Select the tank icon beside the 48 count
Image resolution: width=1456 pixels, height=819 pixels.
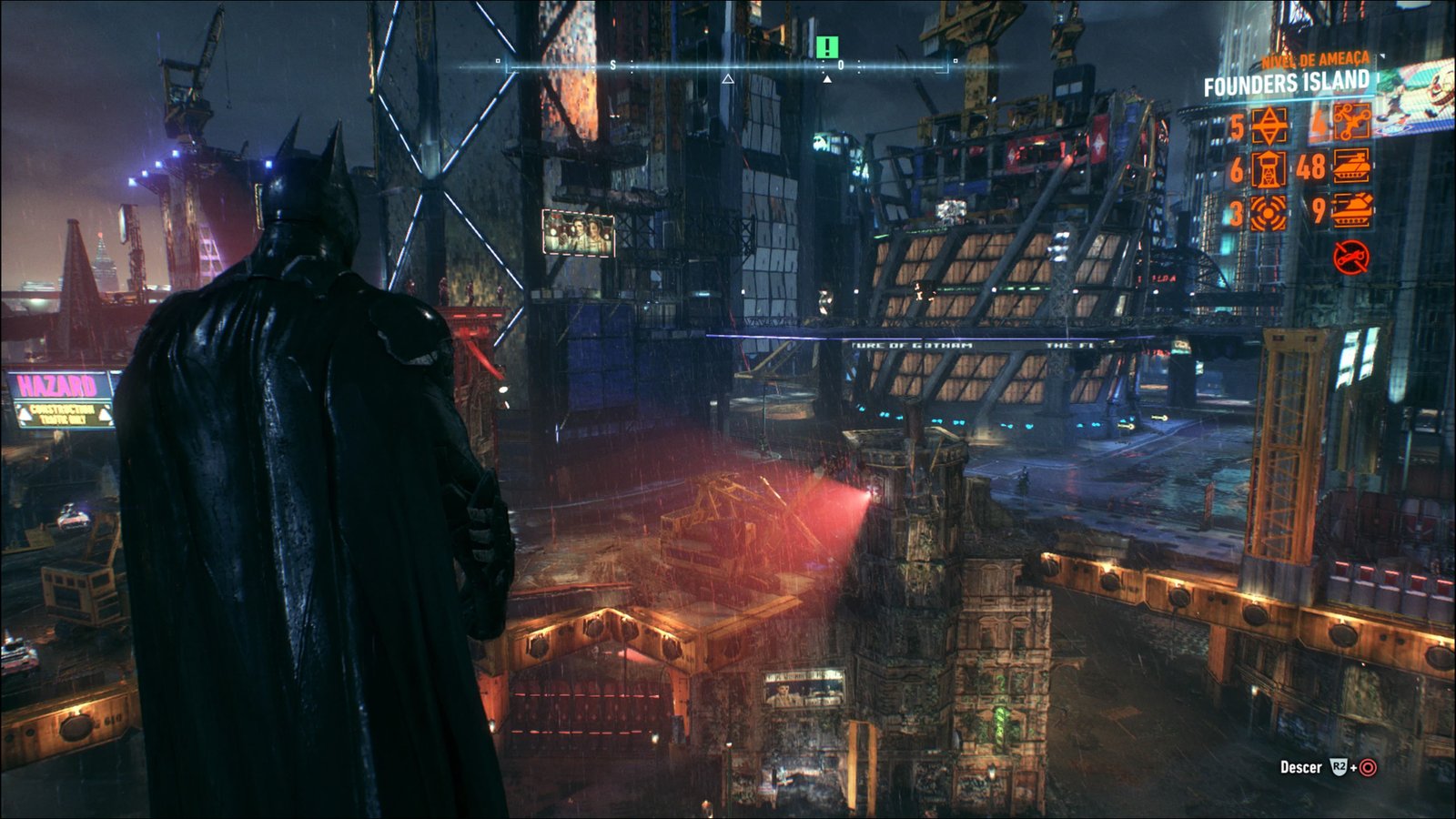pos(1351,167)
